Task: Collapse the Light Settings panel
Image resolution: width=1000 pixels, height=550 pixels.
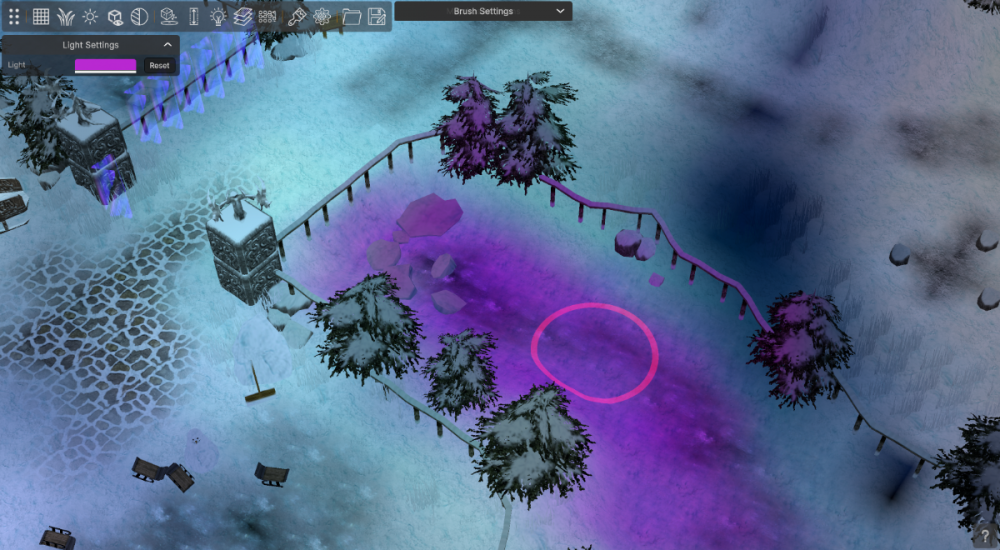Action: [167, 45]
